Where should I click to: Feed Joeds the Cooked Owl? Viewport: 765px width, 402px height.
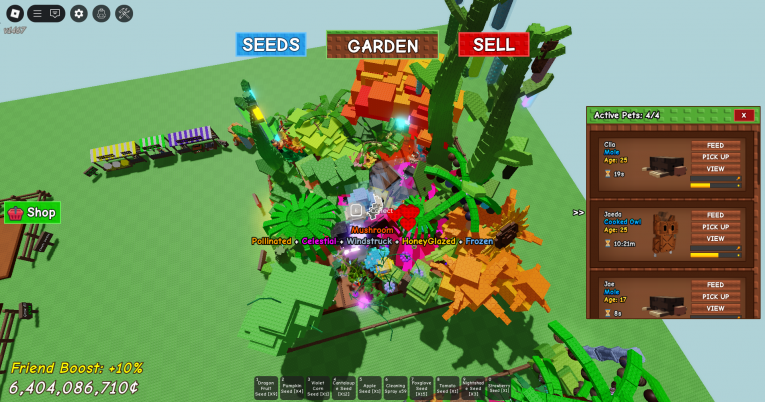tap(715, 215)
